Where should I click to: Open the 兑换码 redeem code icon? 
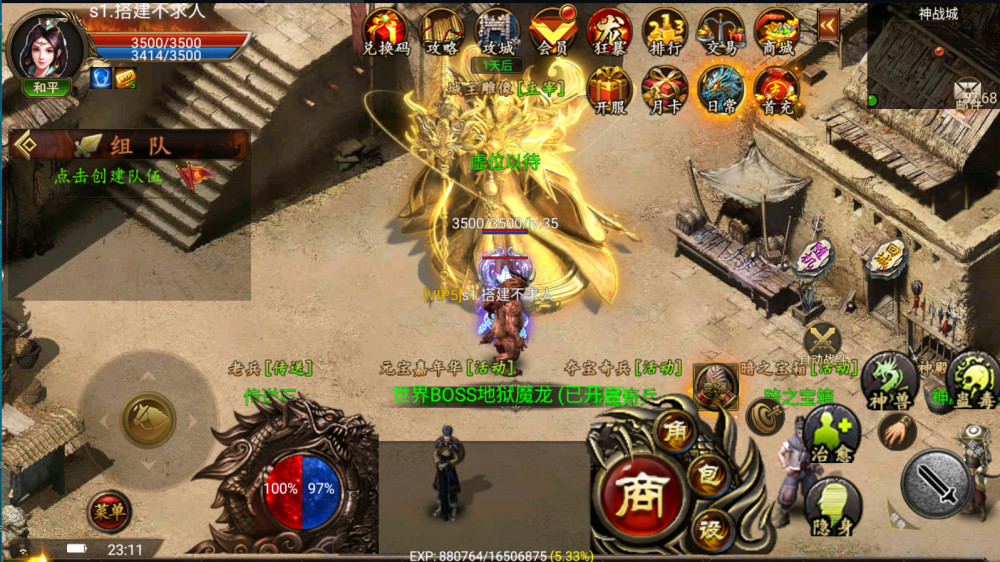(385, 31)
